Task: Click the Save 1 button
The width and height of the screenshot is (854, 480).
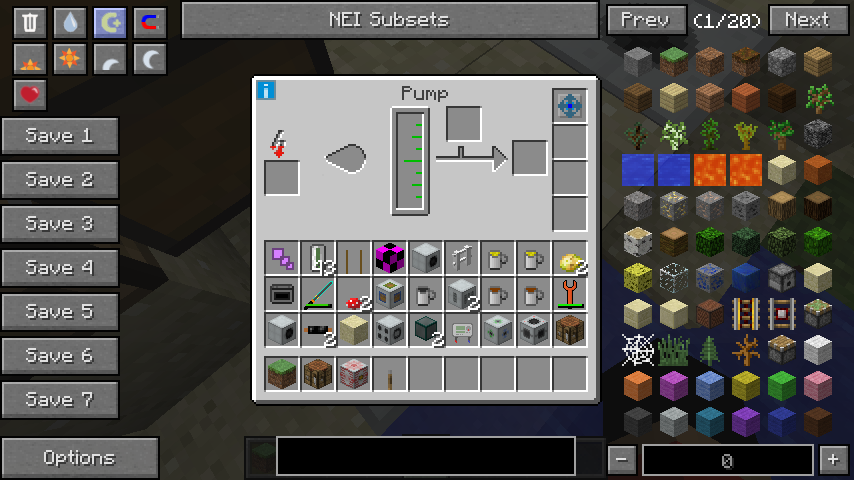Action: [59, 136]
